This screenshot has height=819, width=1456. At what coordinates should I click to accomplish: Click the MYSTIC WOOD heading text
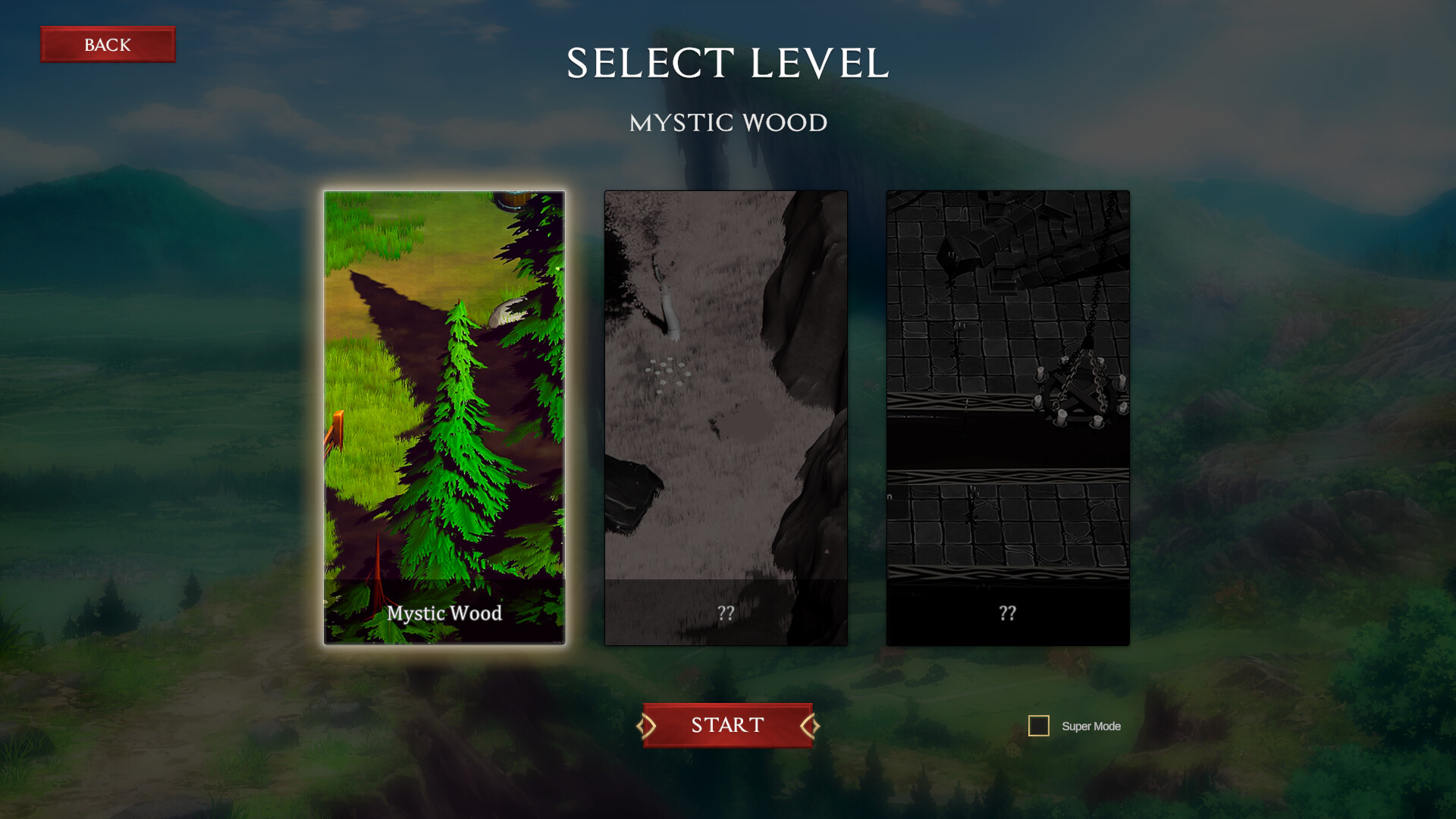(x=727, y=123)
